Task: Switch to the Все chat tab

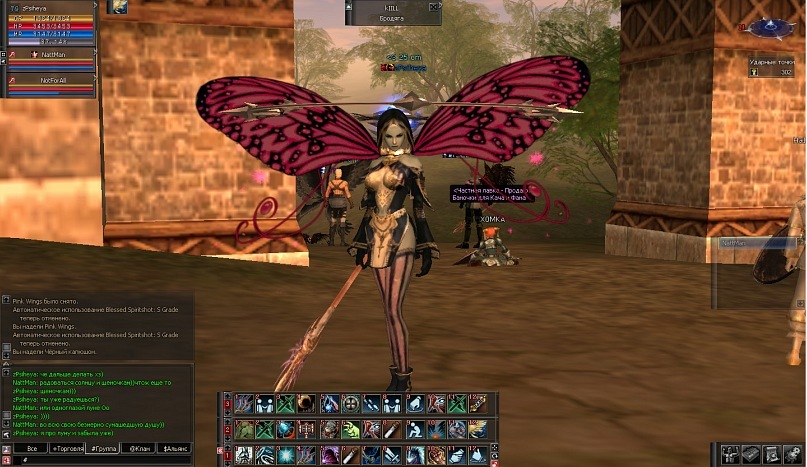Action: pos(32,450)
